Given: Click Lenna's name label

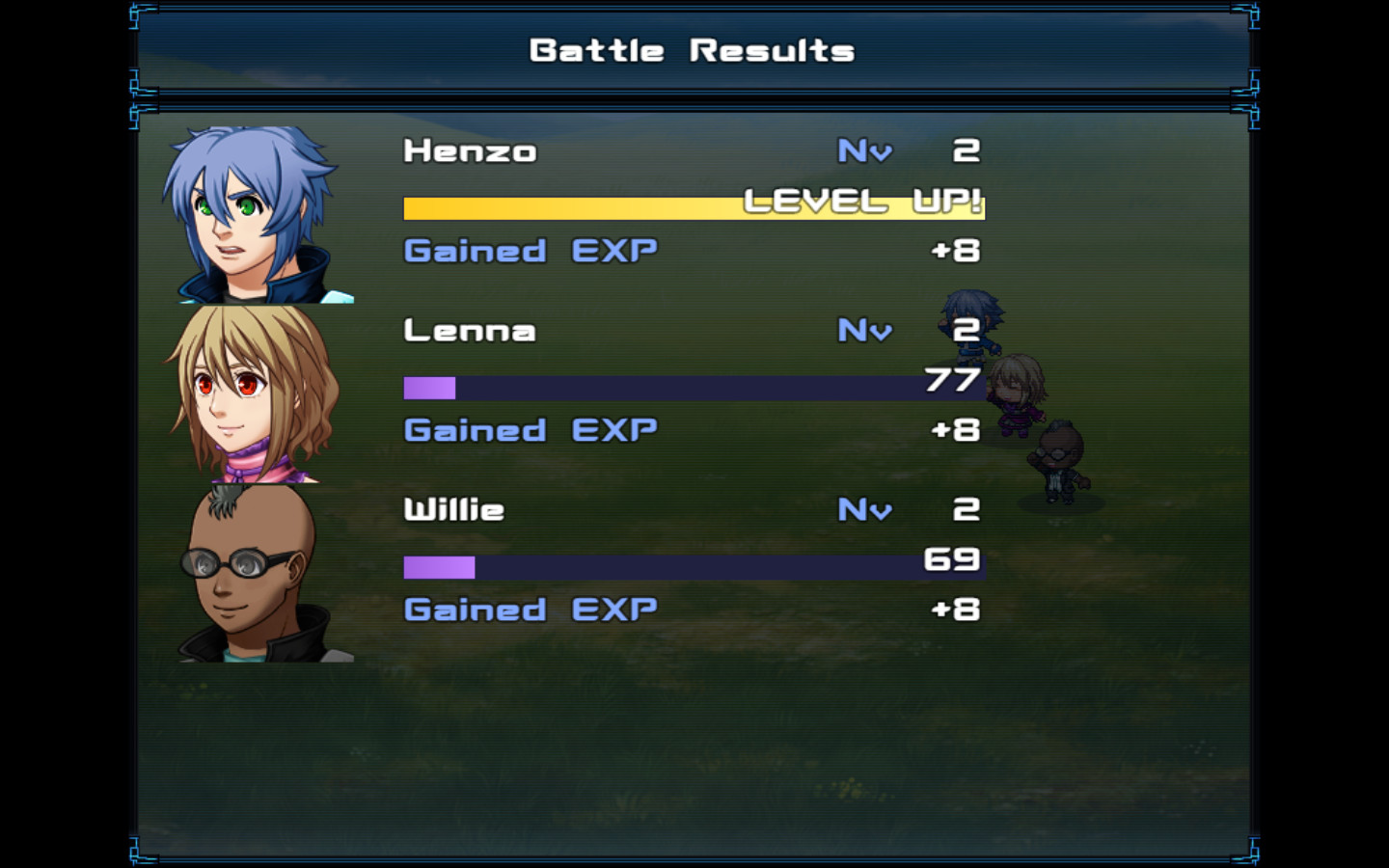Looking at the screenshot, I should [x=470, y=331].
